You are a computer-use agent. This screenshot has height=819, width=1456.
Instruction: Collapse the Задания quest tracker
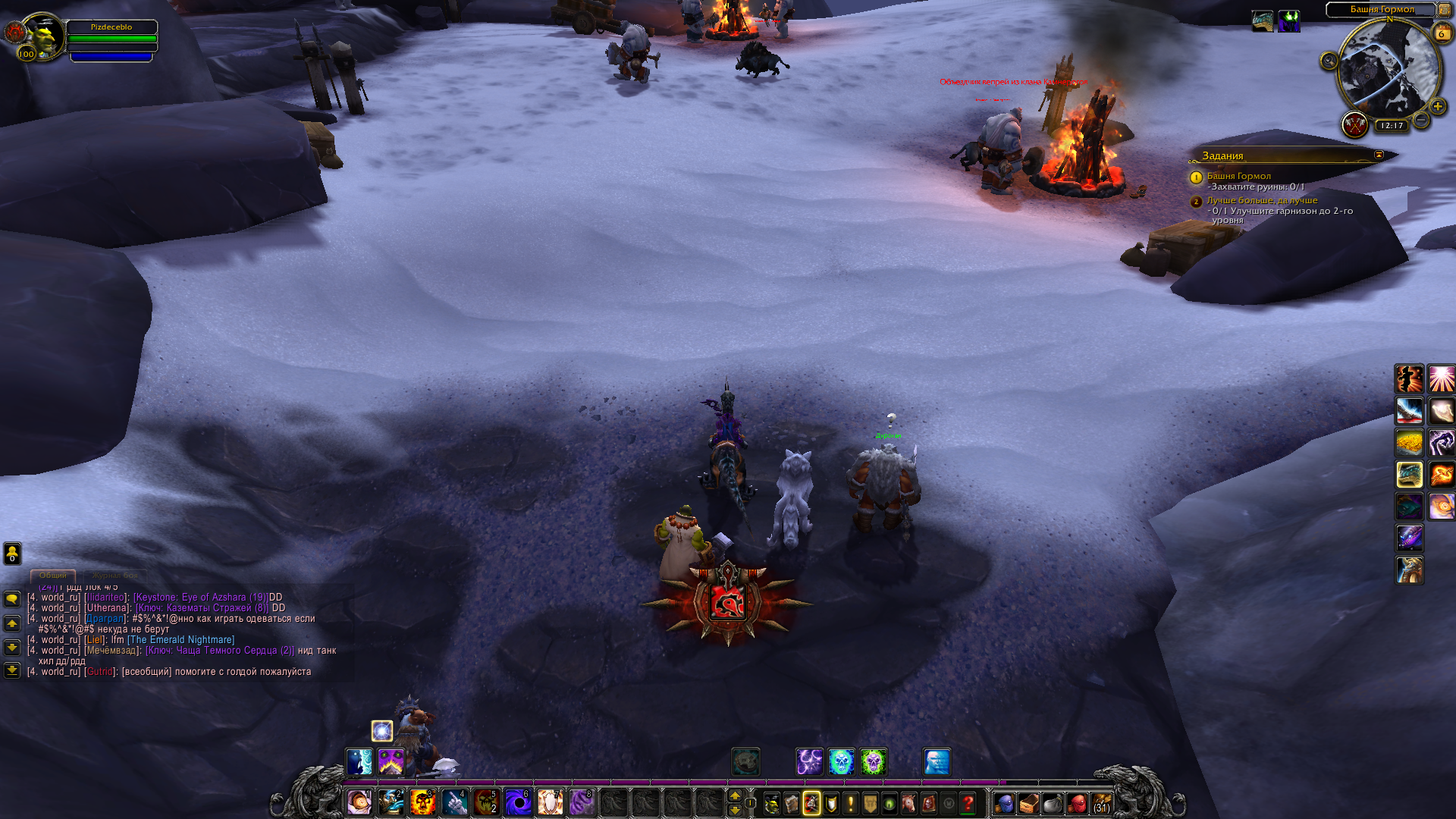[1379, 155]
